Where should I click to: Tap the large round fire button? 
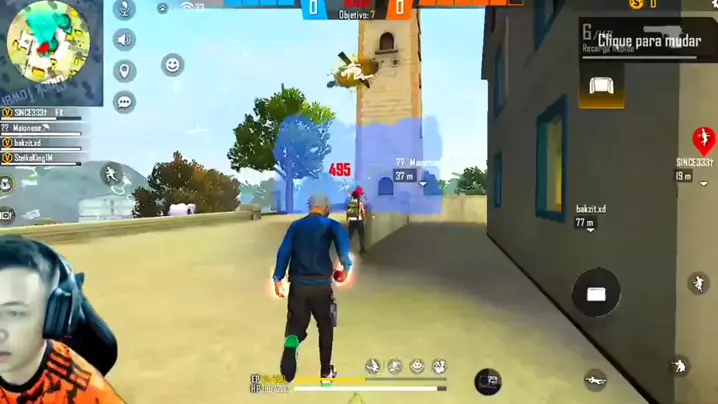(596, 293)
